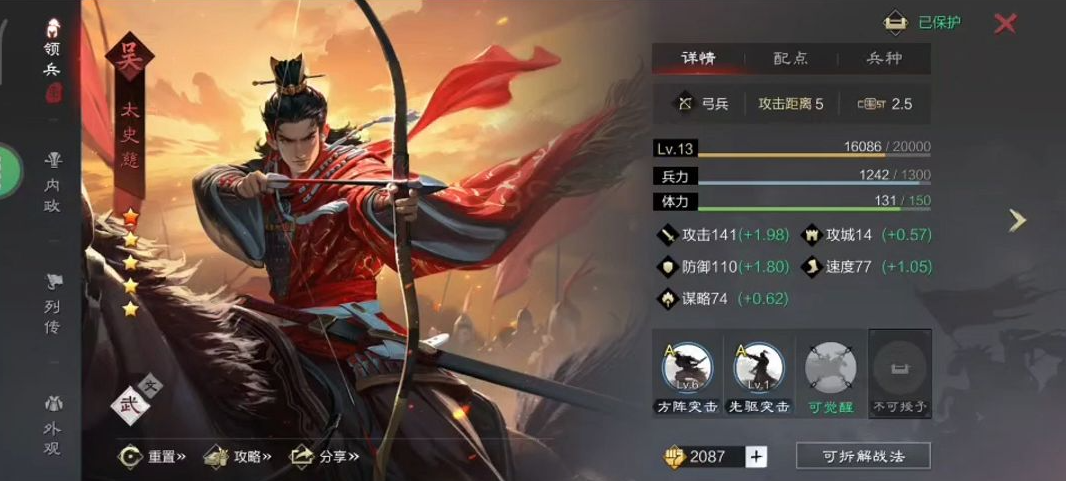Select the 先驱突击 skill slot
Viewport: 1066px width, 481px height.
tap(759, 374)
